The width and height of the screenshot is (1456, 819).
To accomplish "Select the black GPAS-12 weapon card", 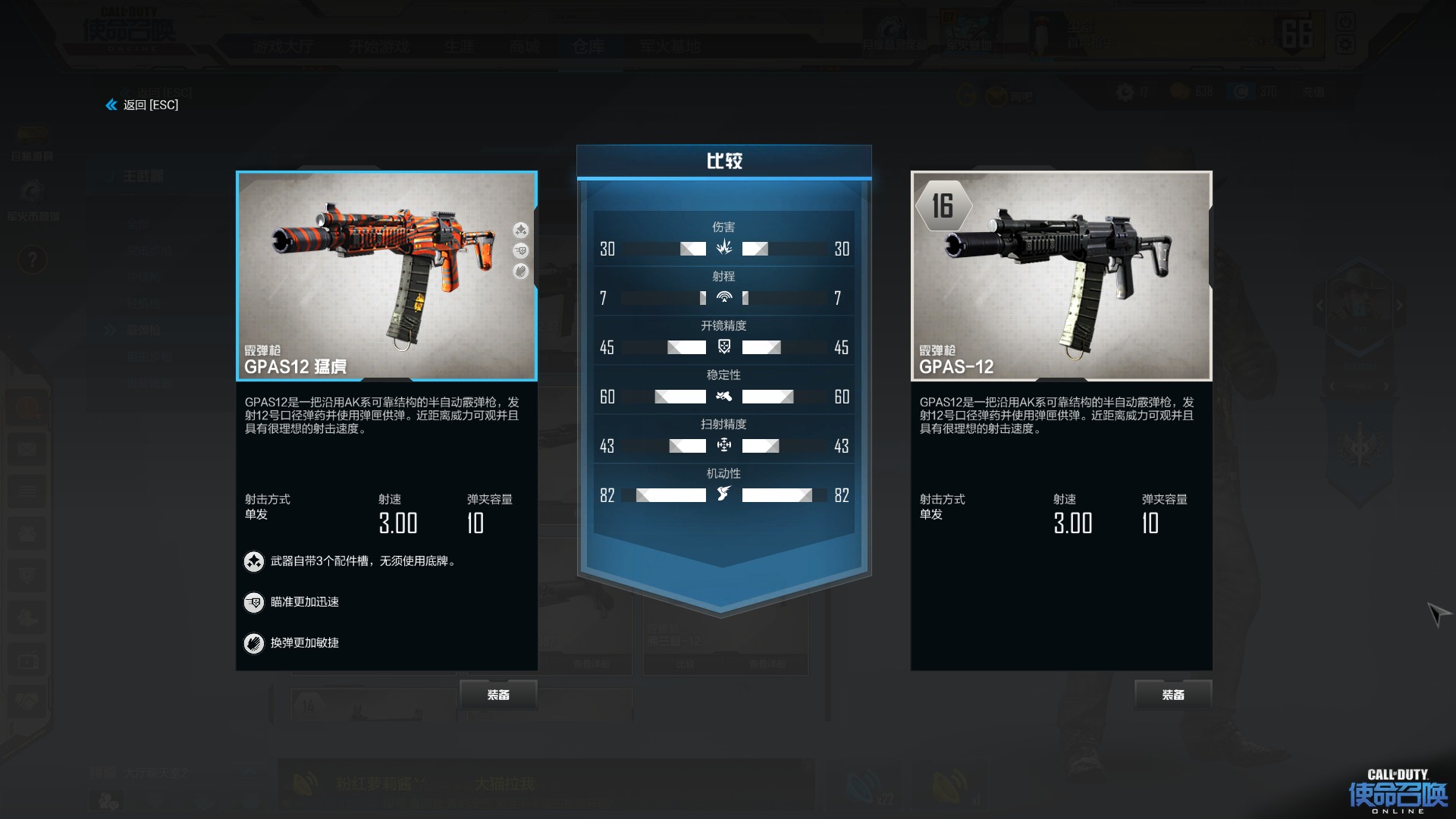I will pos(1061,276).
